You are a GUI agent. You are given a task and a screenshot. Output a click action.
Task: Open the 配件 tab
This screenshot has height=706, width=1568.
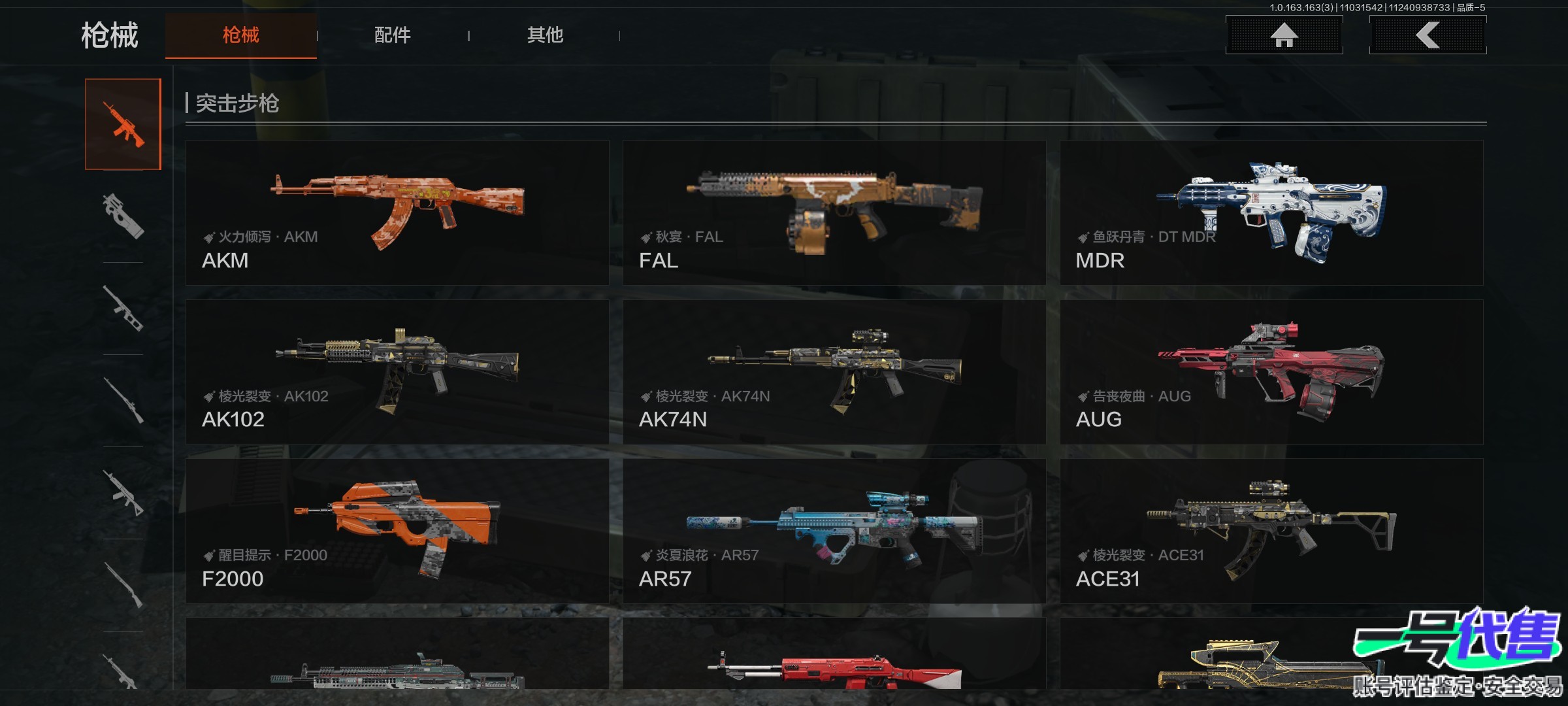tap(392, 35)
